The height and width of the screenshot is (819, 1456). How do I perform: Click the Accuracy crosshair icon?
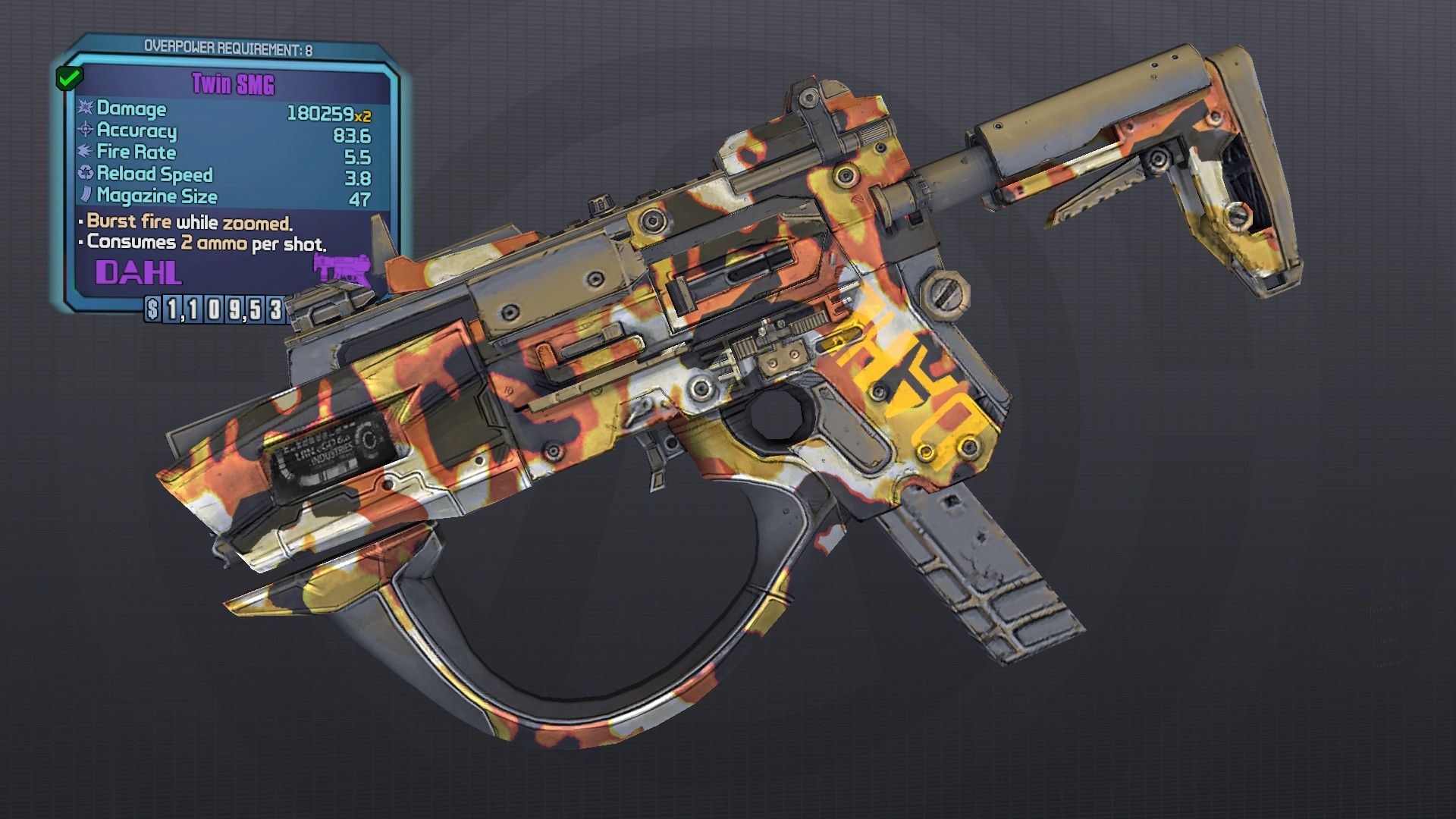(x=86, y=131)
